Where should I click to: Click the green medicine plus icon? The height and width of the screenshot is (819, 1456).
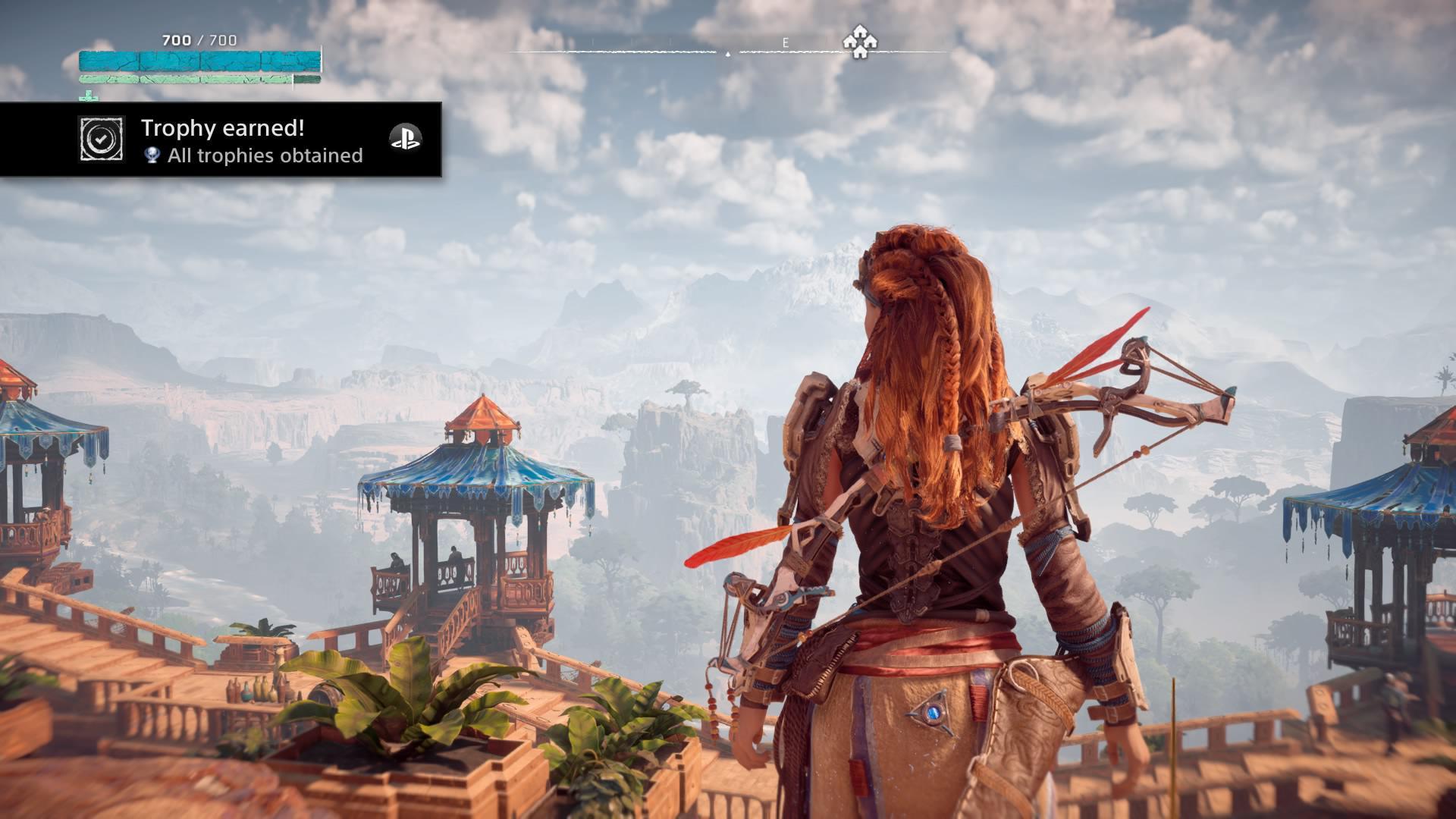coord(90,96)
